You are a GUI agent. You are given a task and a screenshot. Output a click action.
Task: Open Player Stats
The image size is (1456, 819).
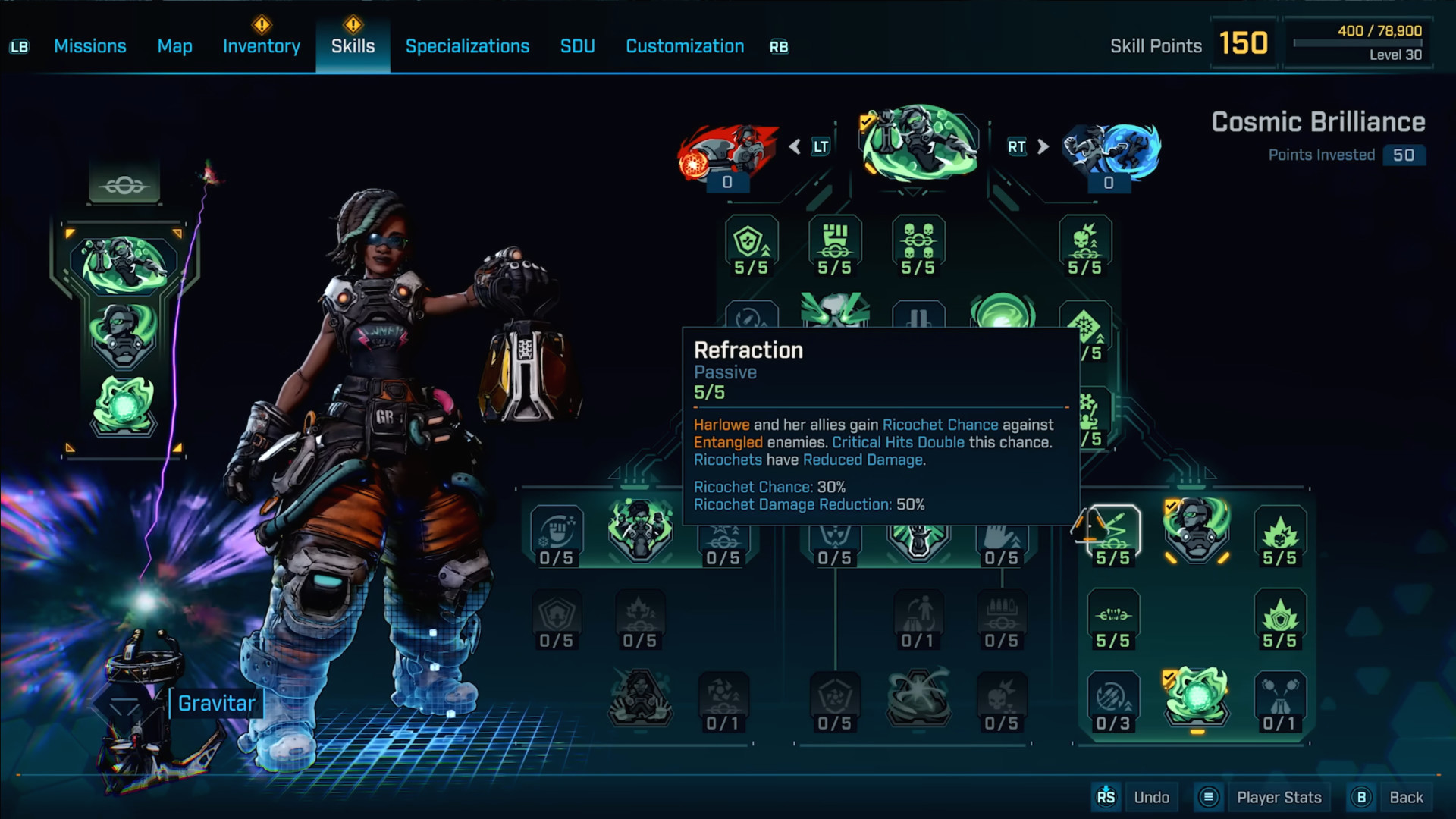(x=1279, y=797)
